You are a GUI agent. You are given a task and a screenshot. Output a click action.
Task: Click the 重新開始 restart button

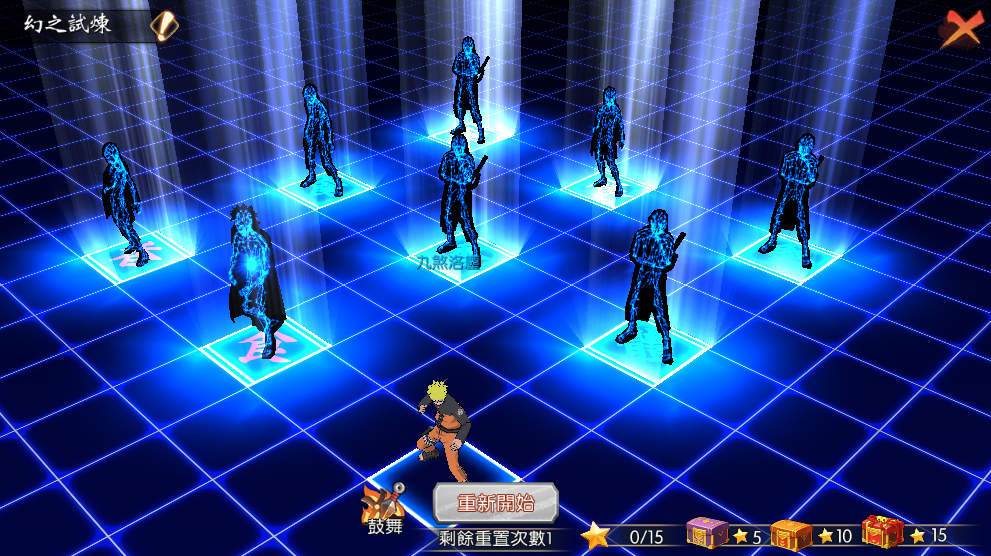[495, 503]
